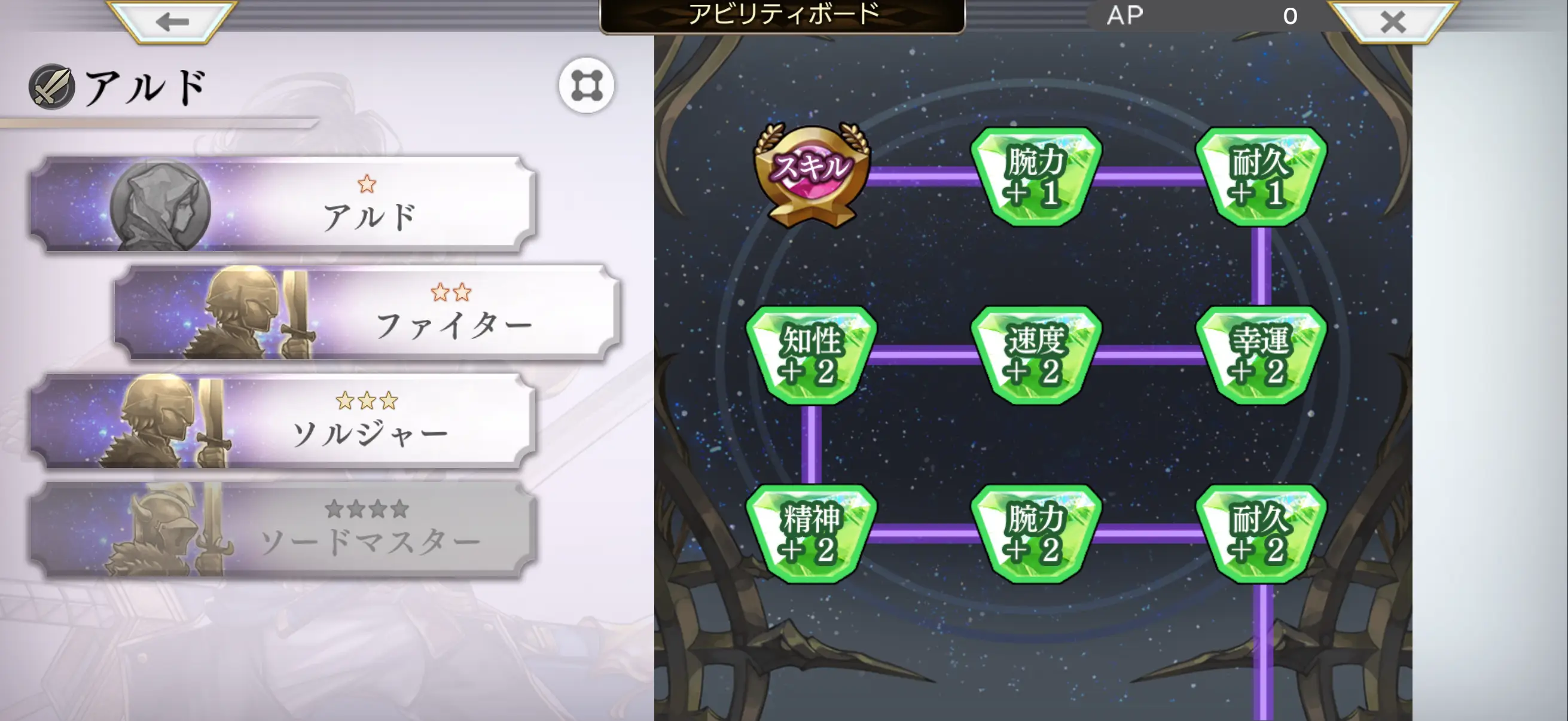Click the sword emblem beside アルド's name

[52, 85]
